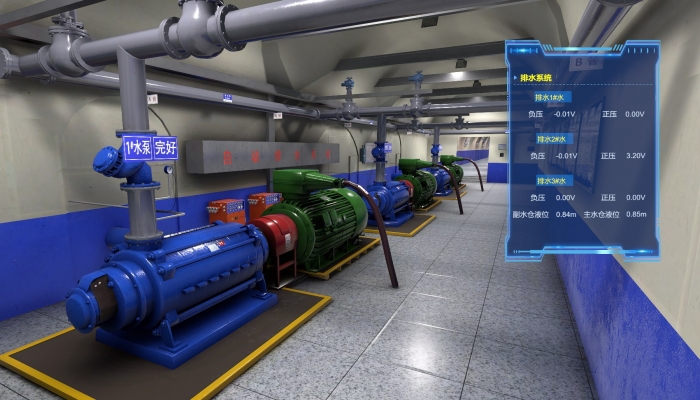This screenshot has width=700, height=400.
Task: Expand the 排水系统 panel header
Action: [x=536, y=77]
